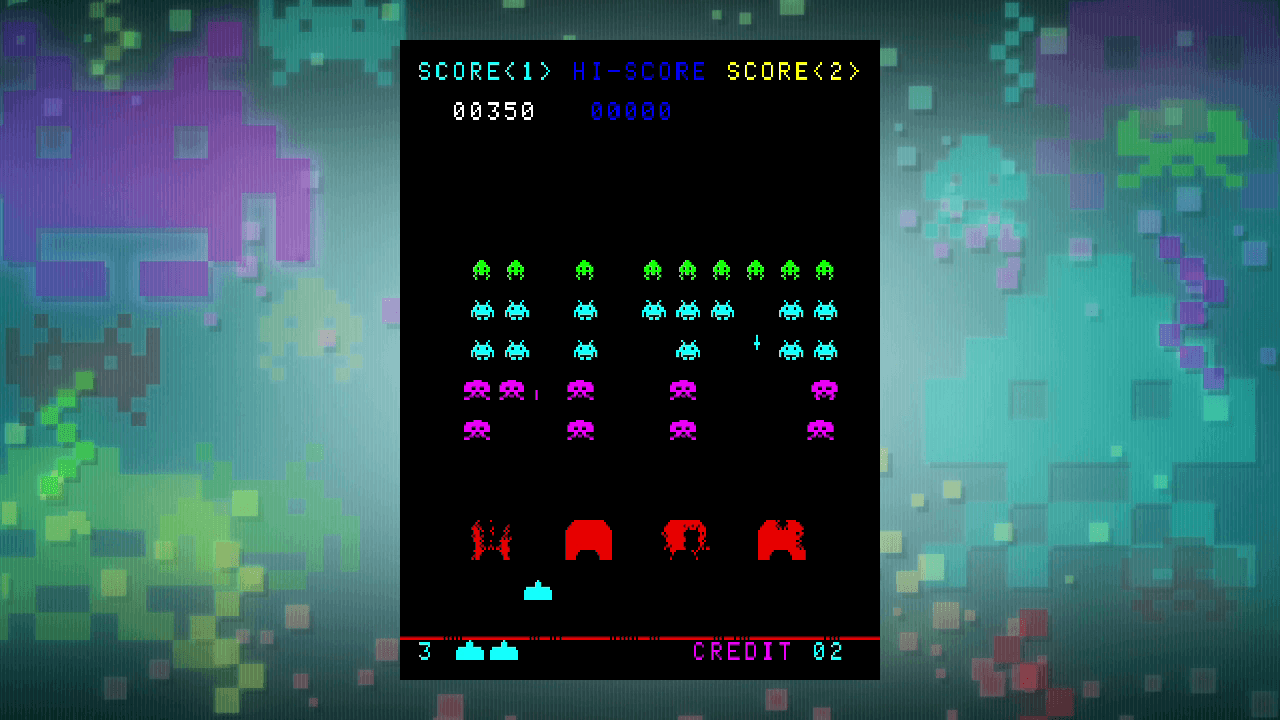This screenshot has width=1280, height=720.
Task: Click the cyan invader in the third row
Action: click(x=481, y=351)
